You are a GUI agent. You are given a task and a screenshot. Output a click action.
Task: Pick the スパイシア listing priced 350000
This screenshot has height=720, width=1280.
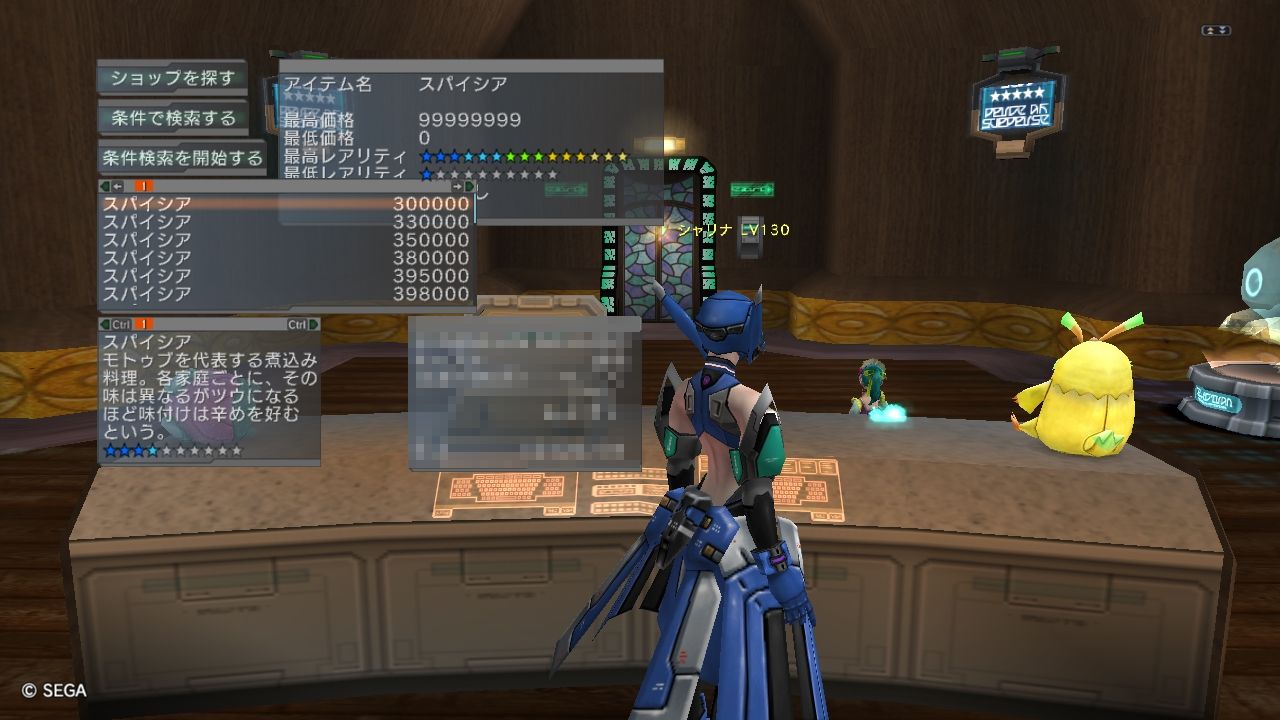tap(287, 240)
